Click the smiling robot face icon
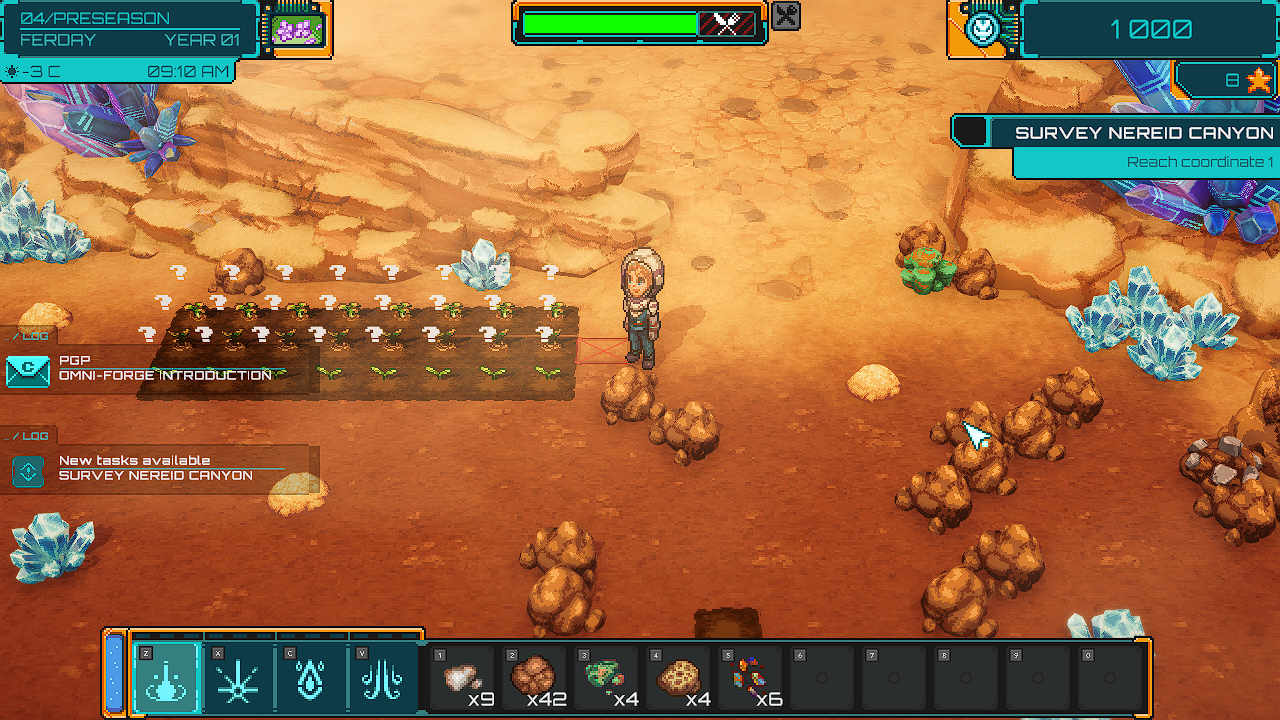Viewport: 1280px width, 720px height. click(x=981, y=28)
